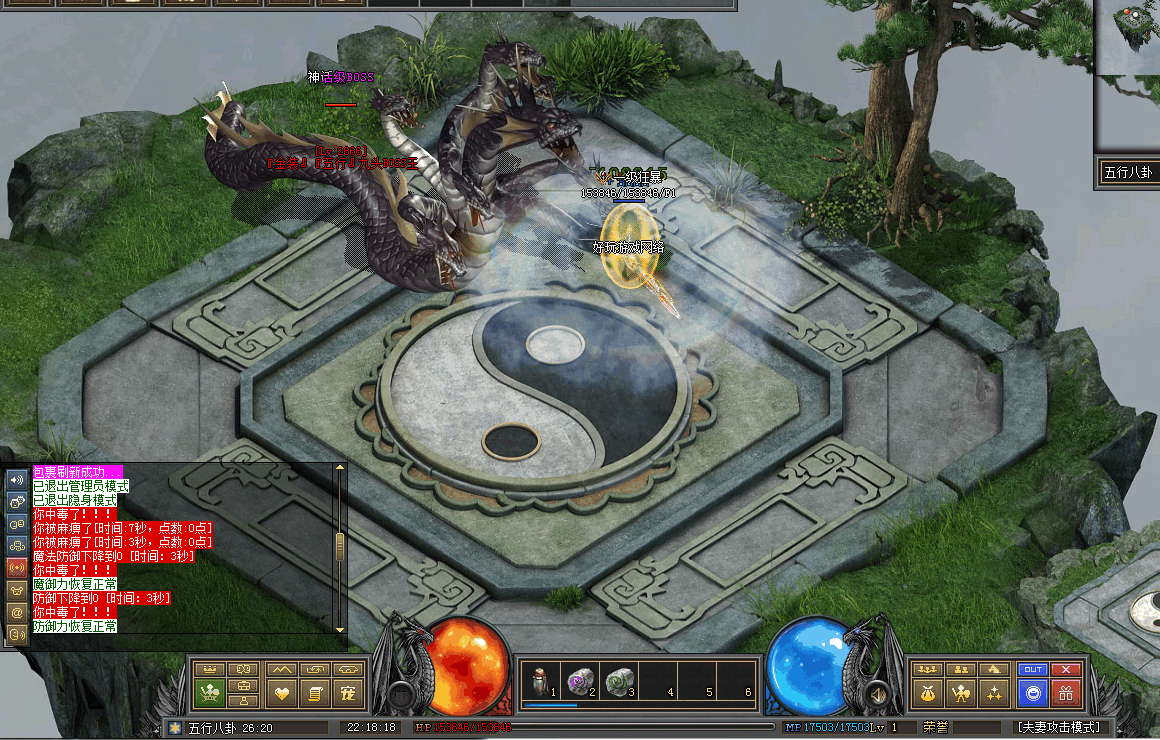This screenshot has height=740, width=1160.
Task: Click the blue OUT button
Action: 1032,669
